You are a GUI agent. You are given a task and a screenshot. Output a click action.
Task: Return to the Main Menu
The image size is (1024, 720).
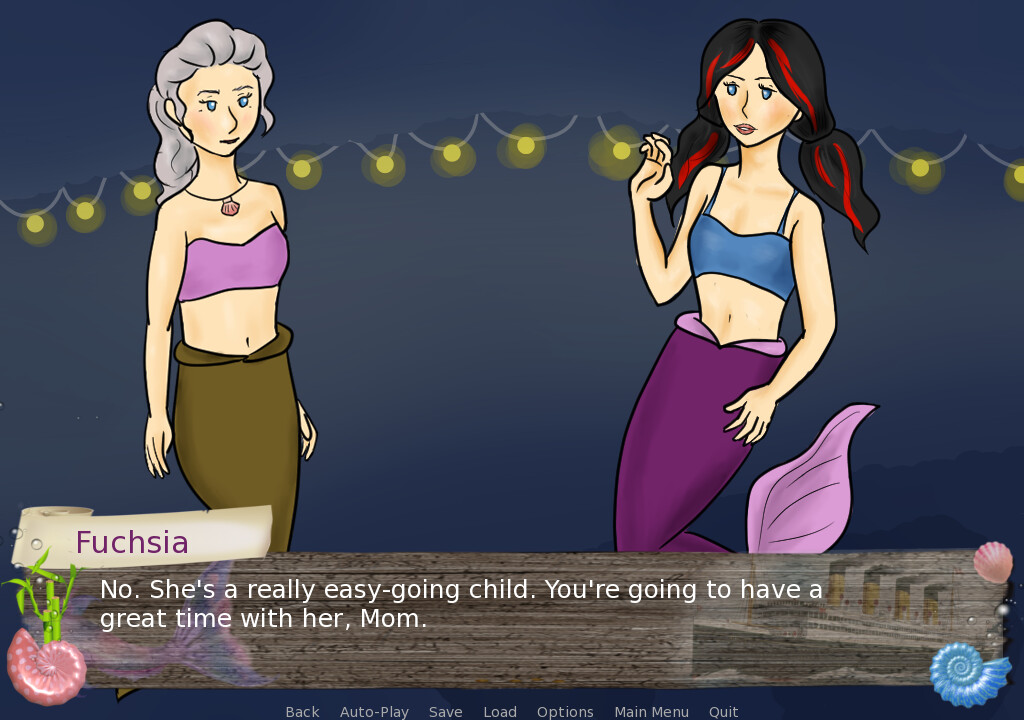pos(651,712)
